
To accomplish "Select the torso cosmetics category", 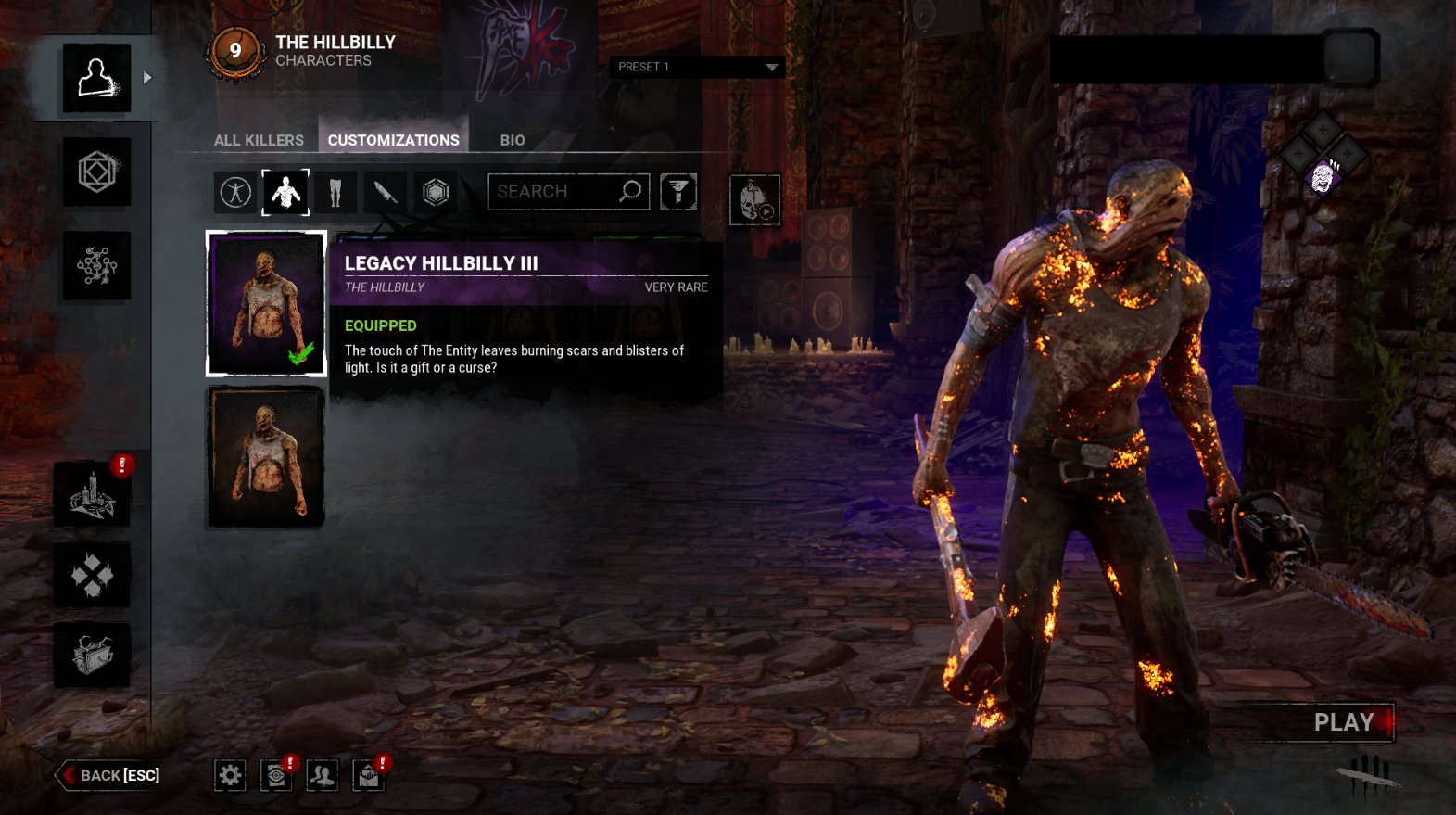I will pyautogui.click(x=285, y=193).
